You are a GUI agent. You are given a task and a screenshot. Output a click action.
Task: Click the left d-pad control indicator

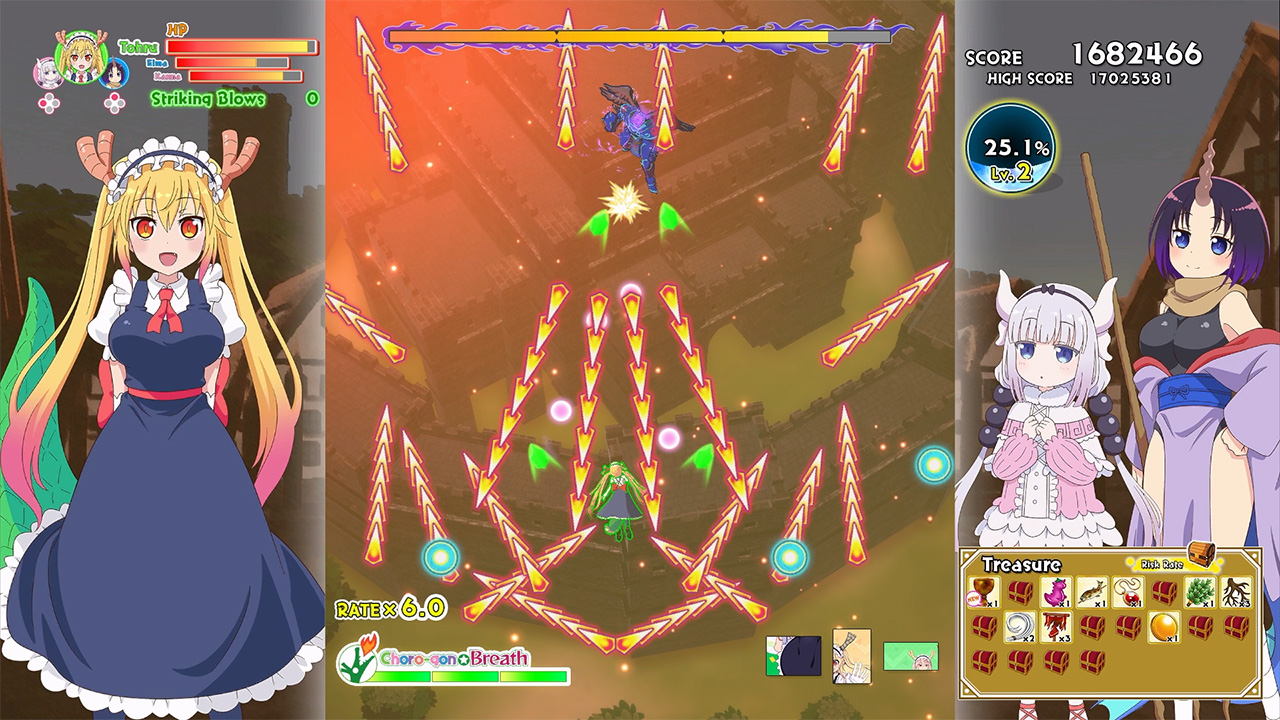click(48, 101)
